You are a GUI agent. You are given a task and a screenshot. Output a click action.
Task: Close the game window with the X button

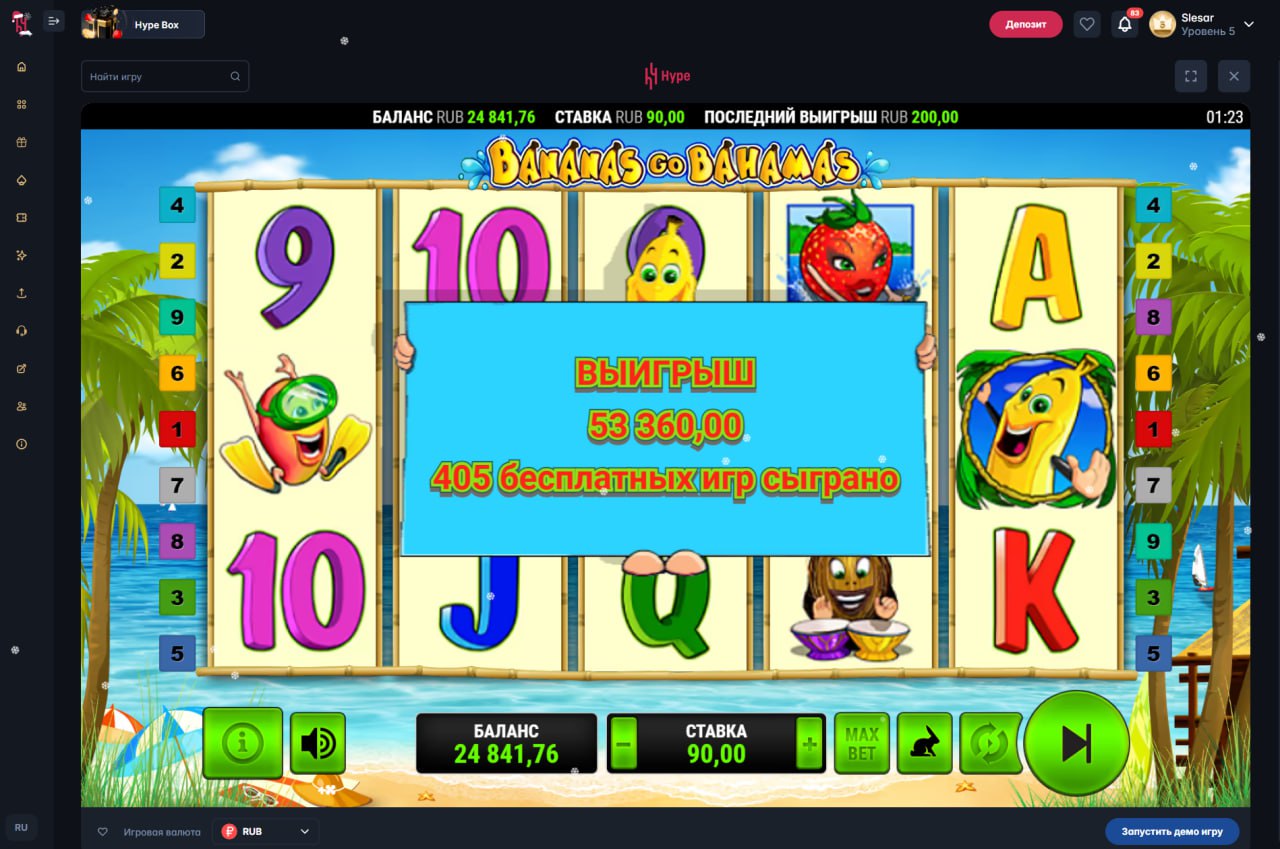(x=1234, y=76)
